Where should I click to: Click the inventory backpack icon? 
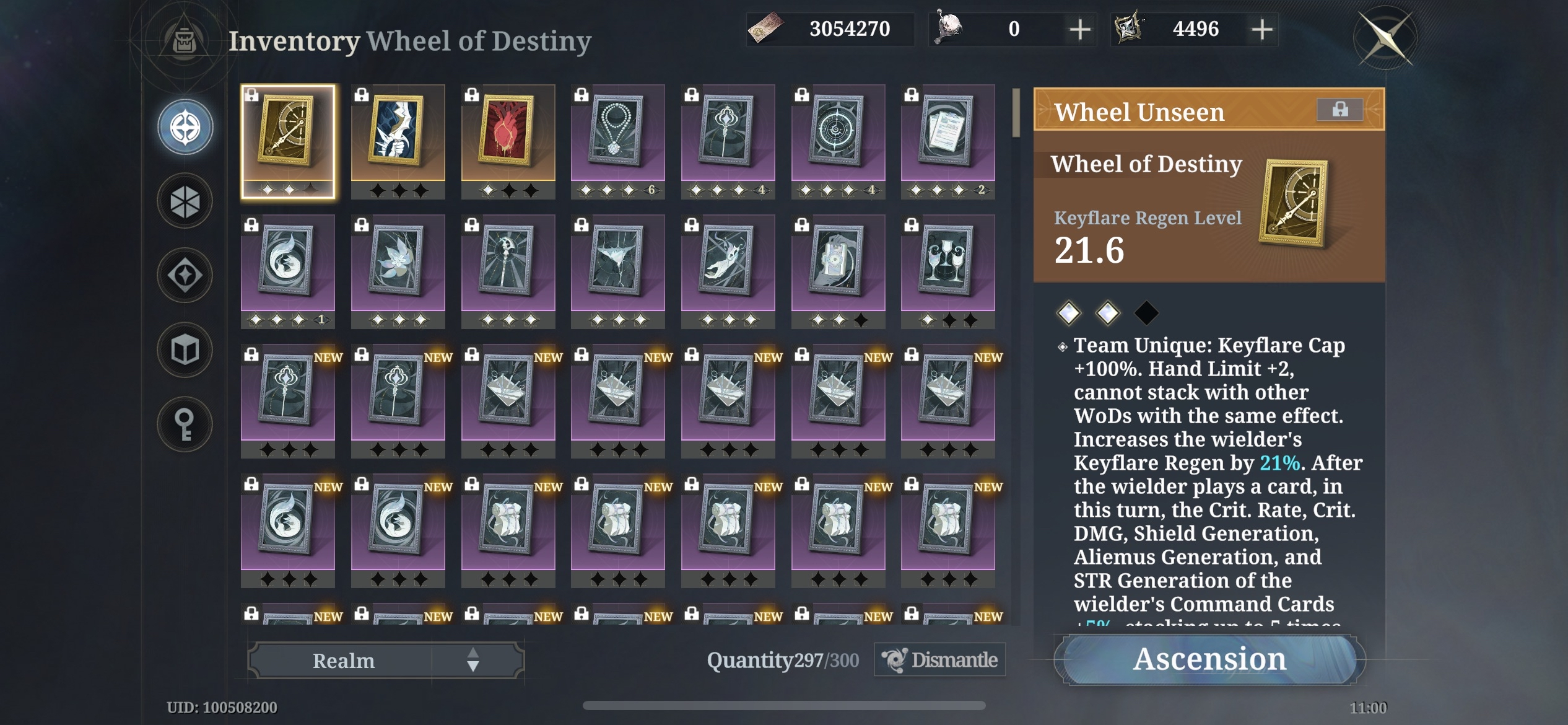pyautogui.click(x=184, y=41)
